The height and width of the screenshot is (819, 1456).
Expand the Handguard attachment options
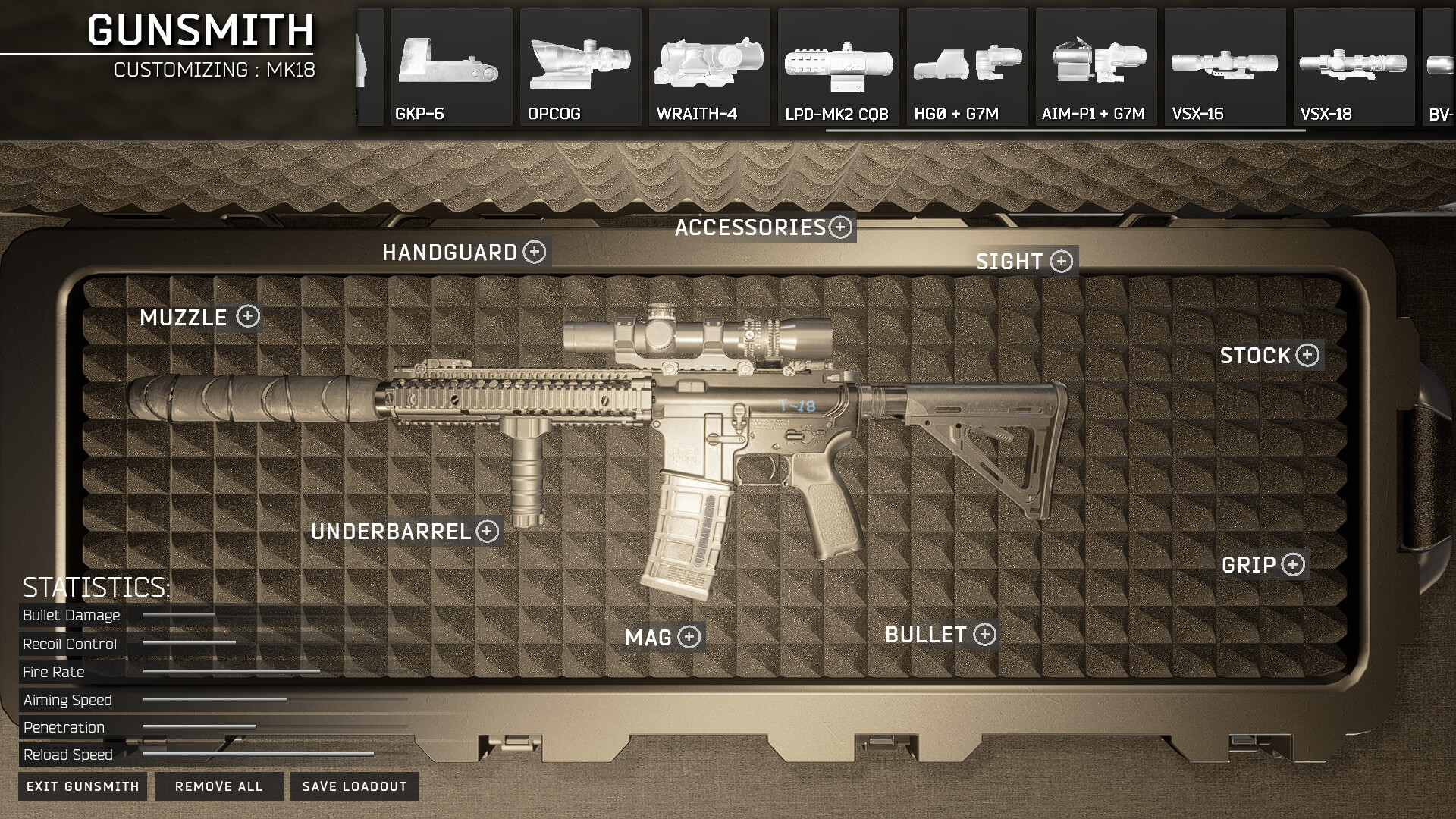click(536, 253)
